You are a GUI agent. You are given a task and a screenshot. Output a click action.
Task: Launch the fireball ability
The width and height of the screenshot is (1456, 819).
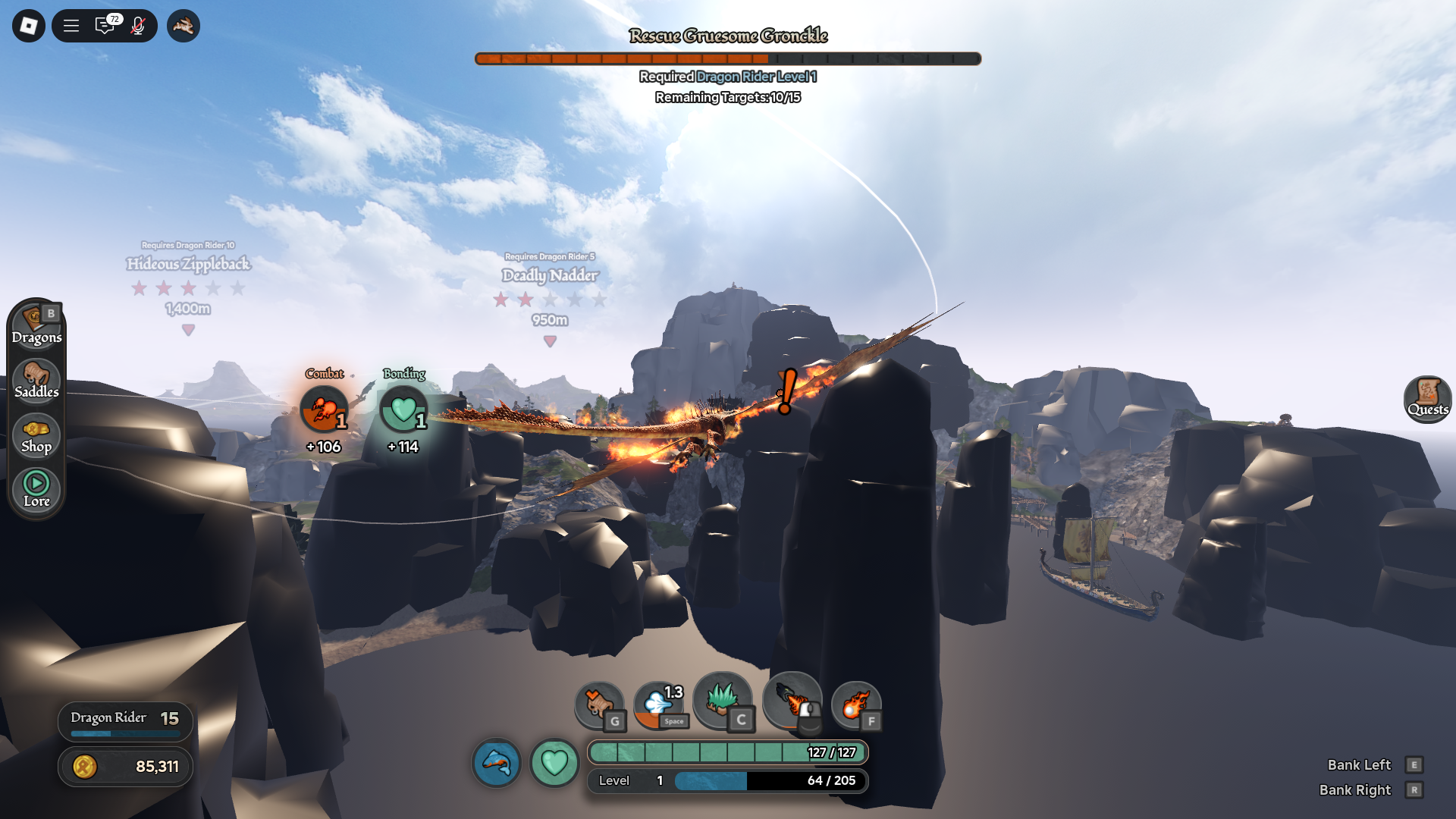[855, 705]
